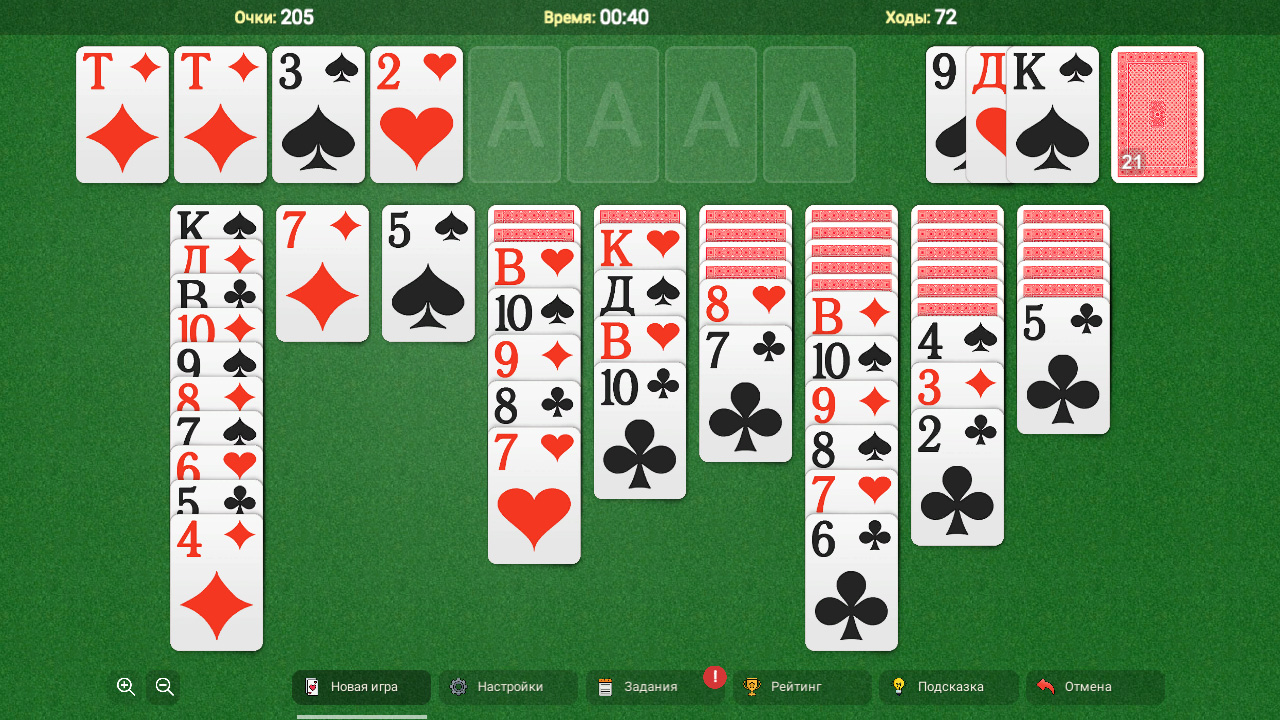Click the King of Spades in waste pile
Image resolution: width=1280 pixels, height=720 pixels.
click(1052, 115)
